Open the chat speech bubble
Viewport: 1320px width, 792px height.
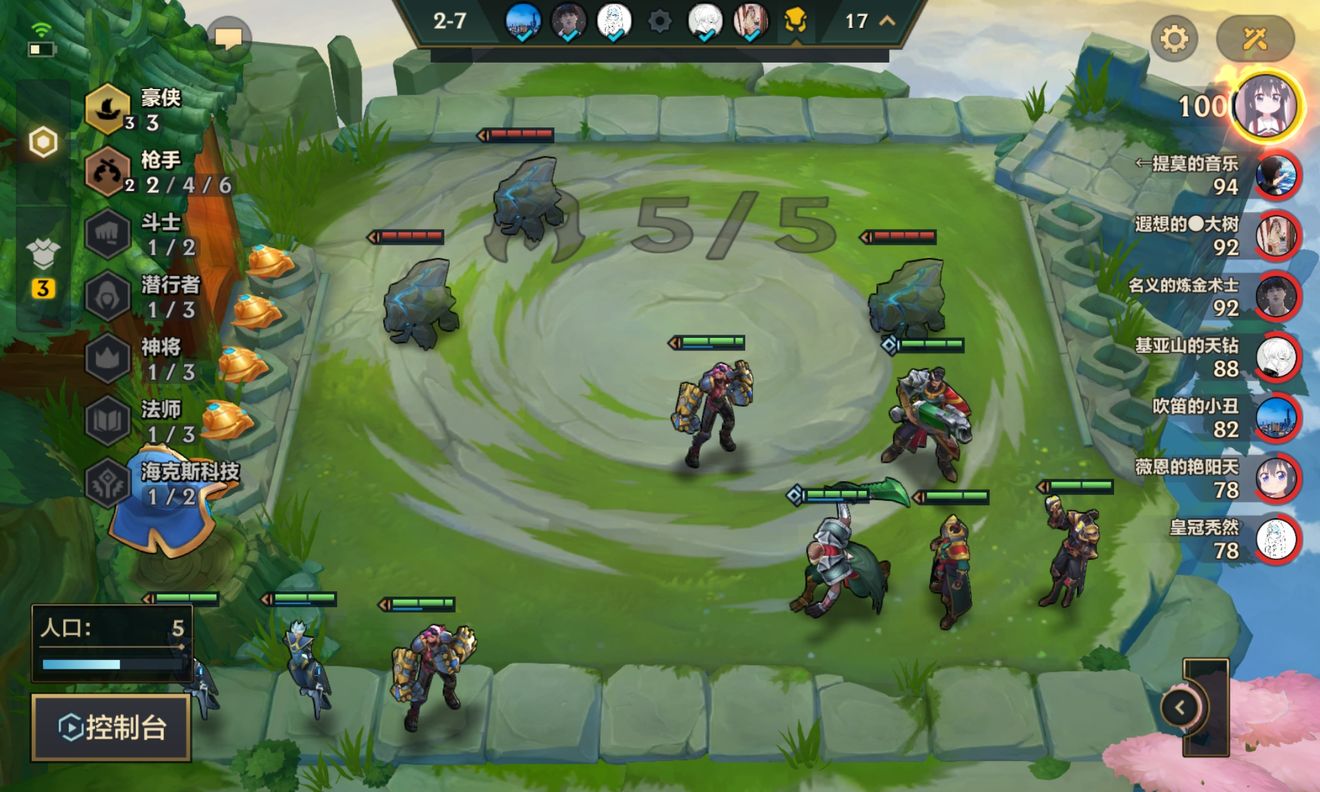coord(229,39)
